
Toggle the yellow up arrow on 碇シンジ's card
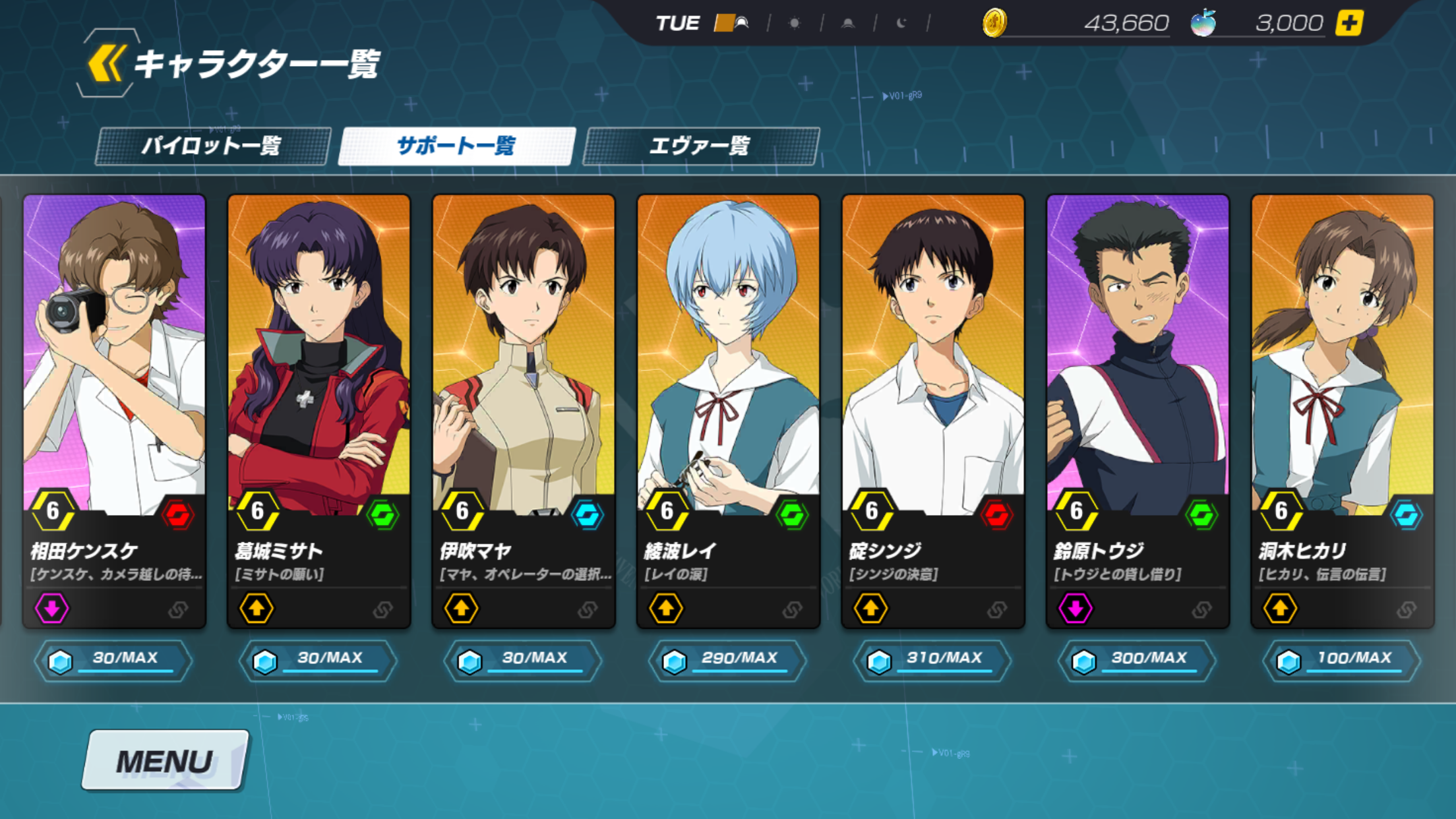pyautogui.click(x=870, y=608)
